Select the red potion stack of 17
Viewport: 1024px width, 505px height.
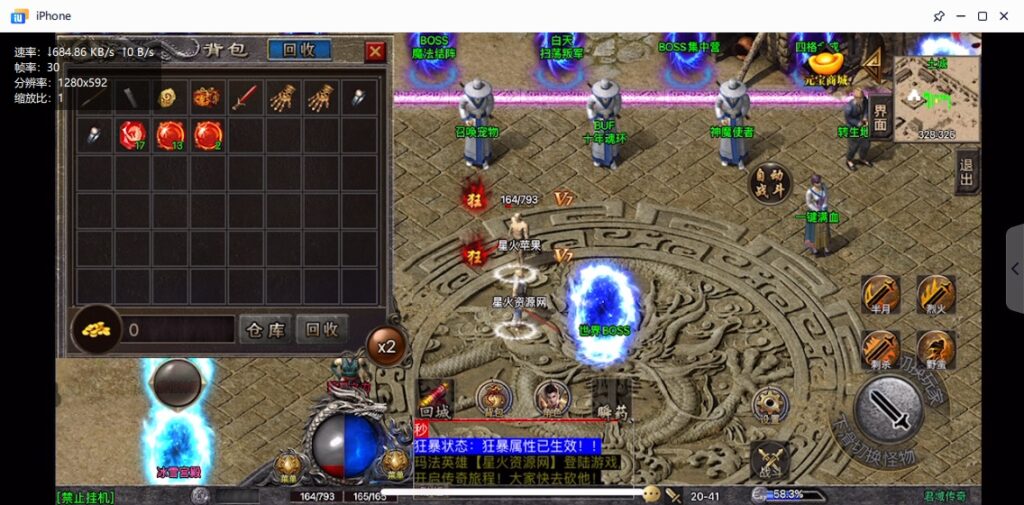pos(133,134)
